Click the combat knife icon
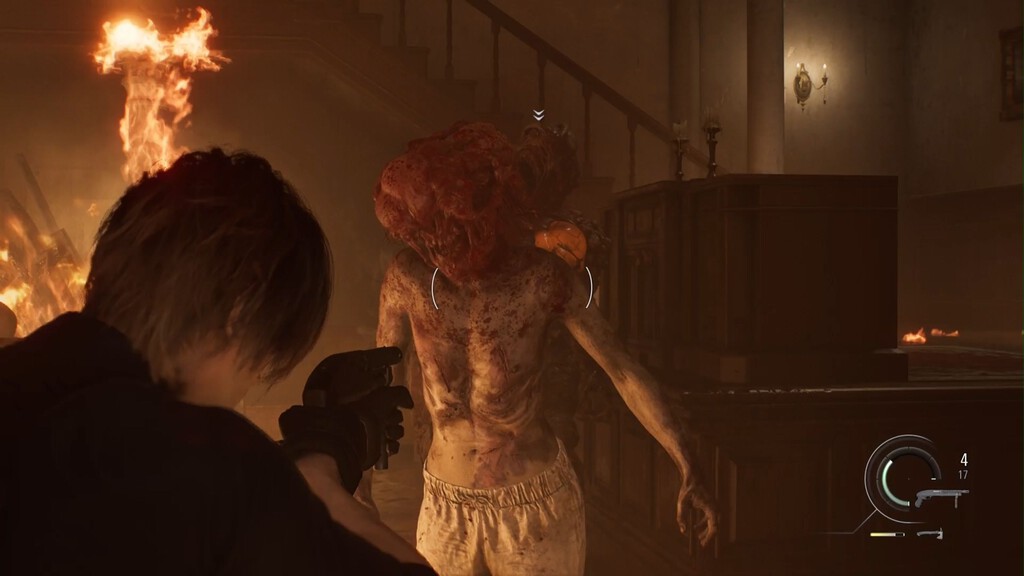 coord(930,534)
